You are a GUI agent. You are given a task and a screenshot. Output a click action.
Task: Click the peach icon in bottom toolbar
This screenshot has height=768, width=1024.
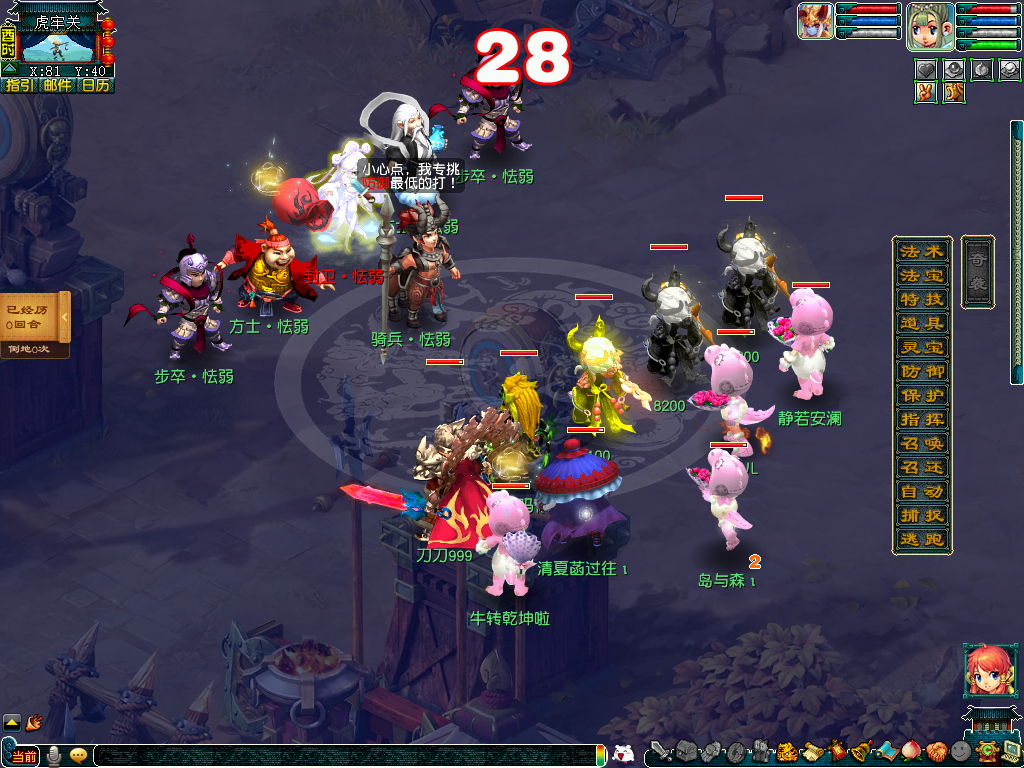click(910, 751)
